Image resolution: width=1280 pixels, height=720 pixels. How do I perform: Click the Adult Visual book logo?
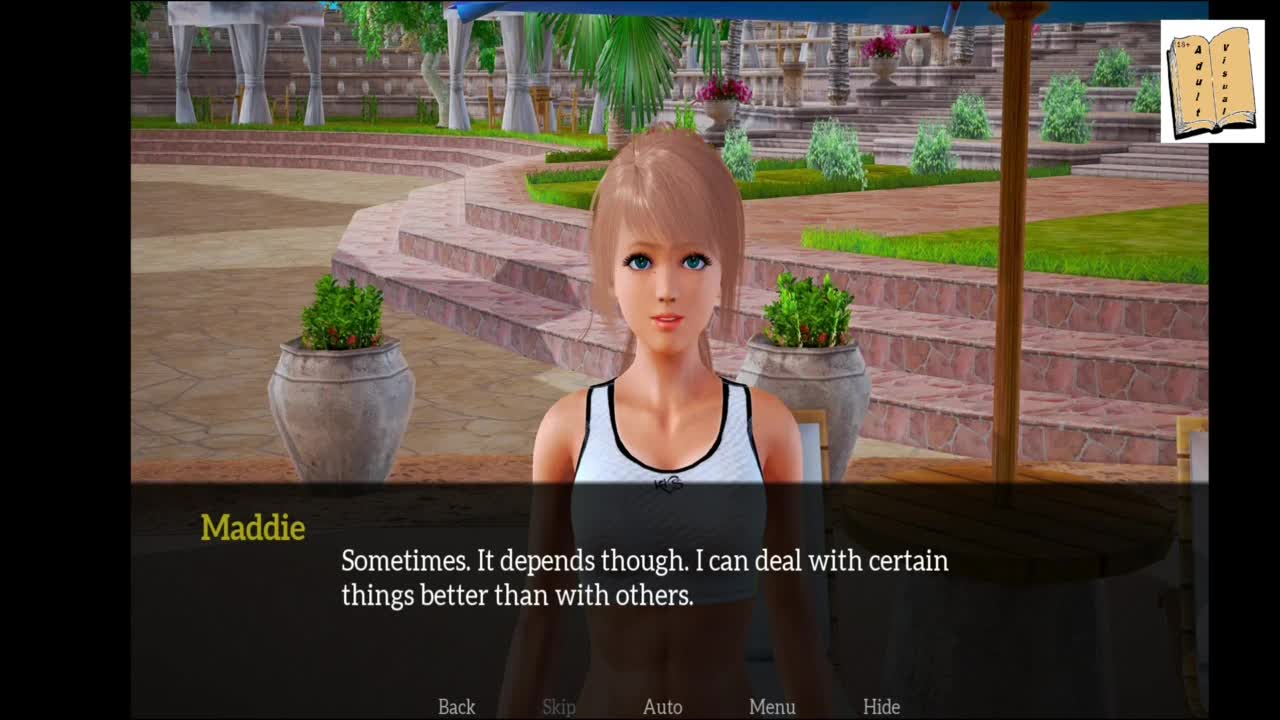pyautogui.click(x=1212, y=82)
